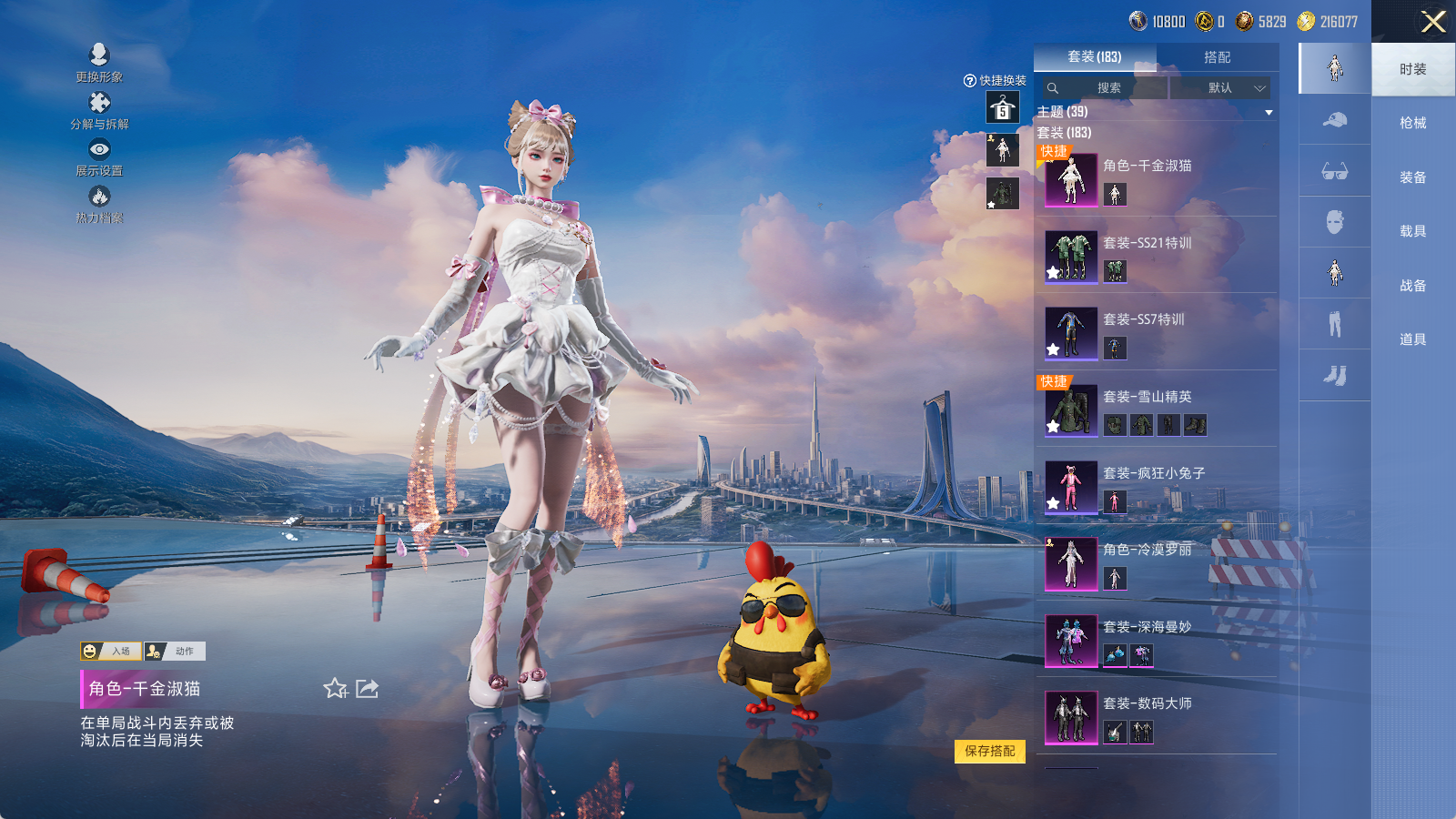
Task: Open the 枪械 category
Action: (x=1412, y=123)
